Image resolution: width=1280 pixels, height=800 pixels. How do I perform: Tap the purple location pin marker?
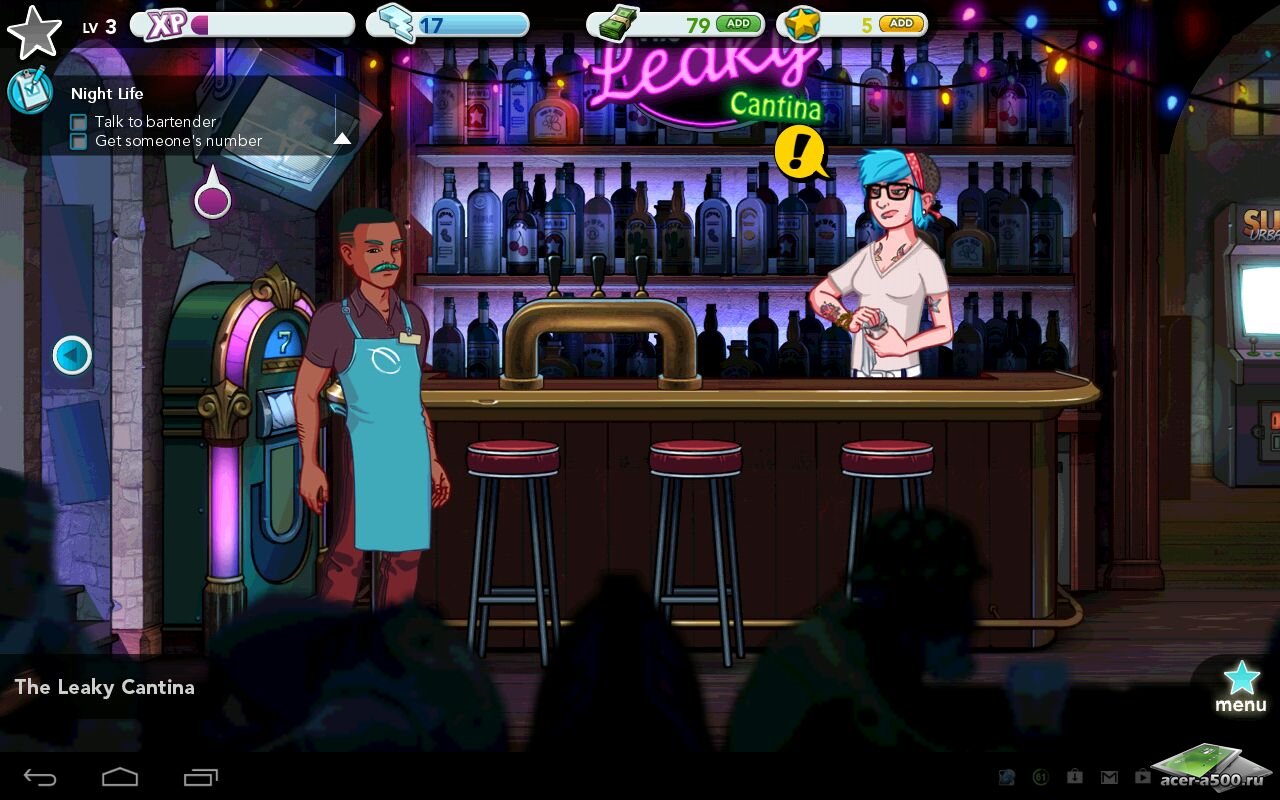(x=212, y=198)
